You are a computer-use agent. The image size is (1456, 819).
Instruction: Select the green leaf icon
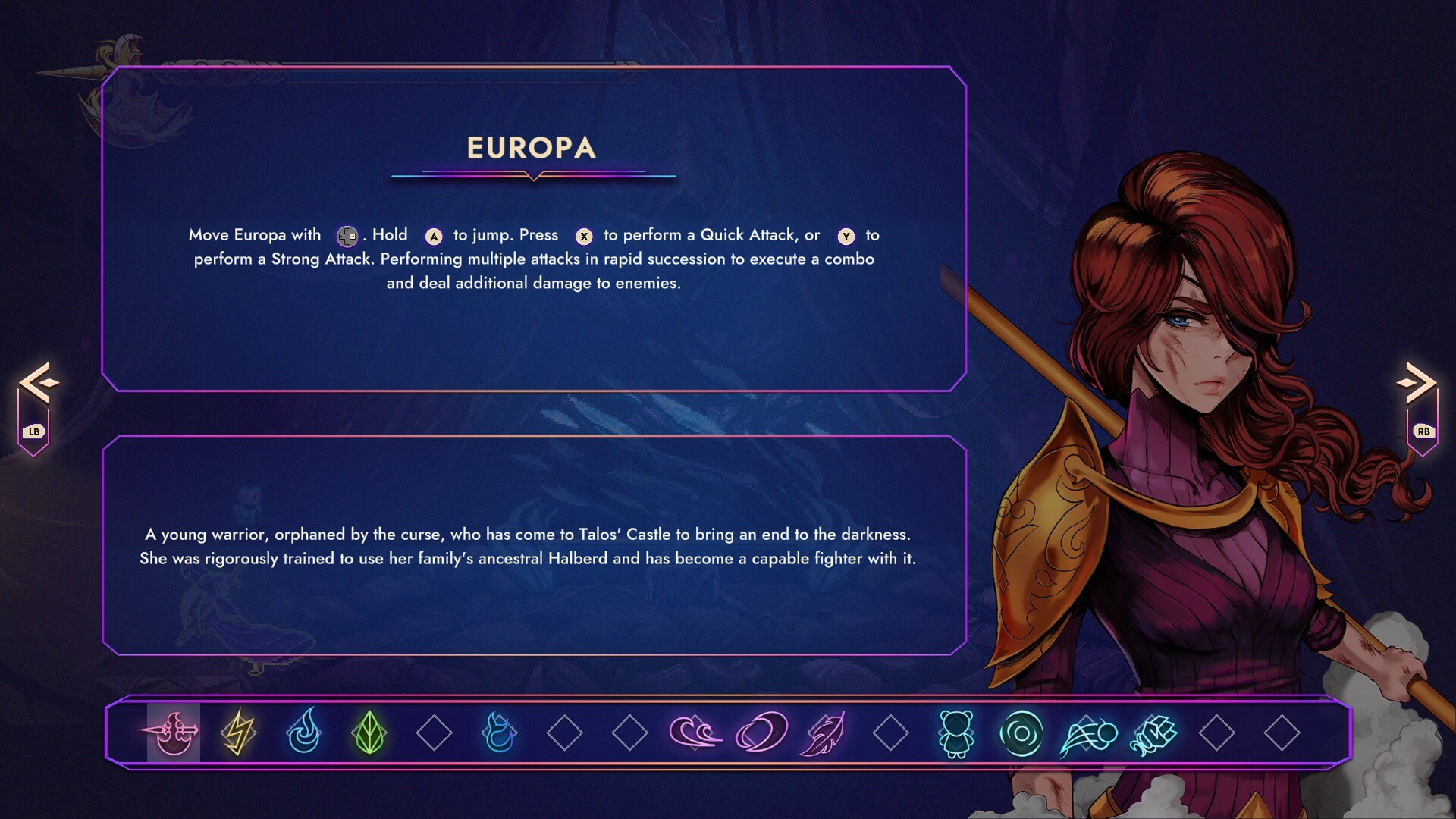369,733
